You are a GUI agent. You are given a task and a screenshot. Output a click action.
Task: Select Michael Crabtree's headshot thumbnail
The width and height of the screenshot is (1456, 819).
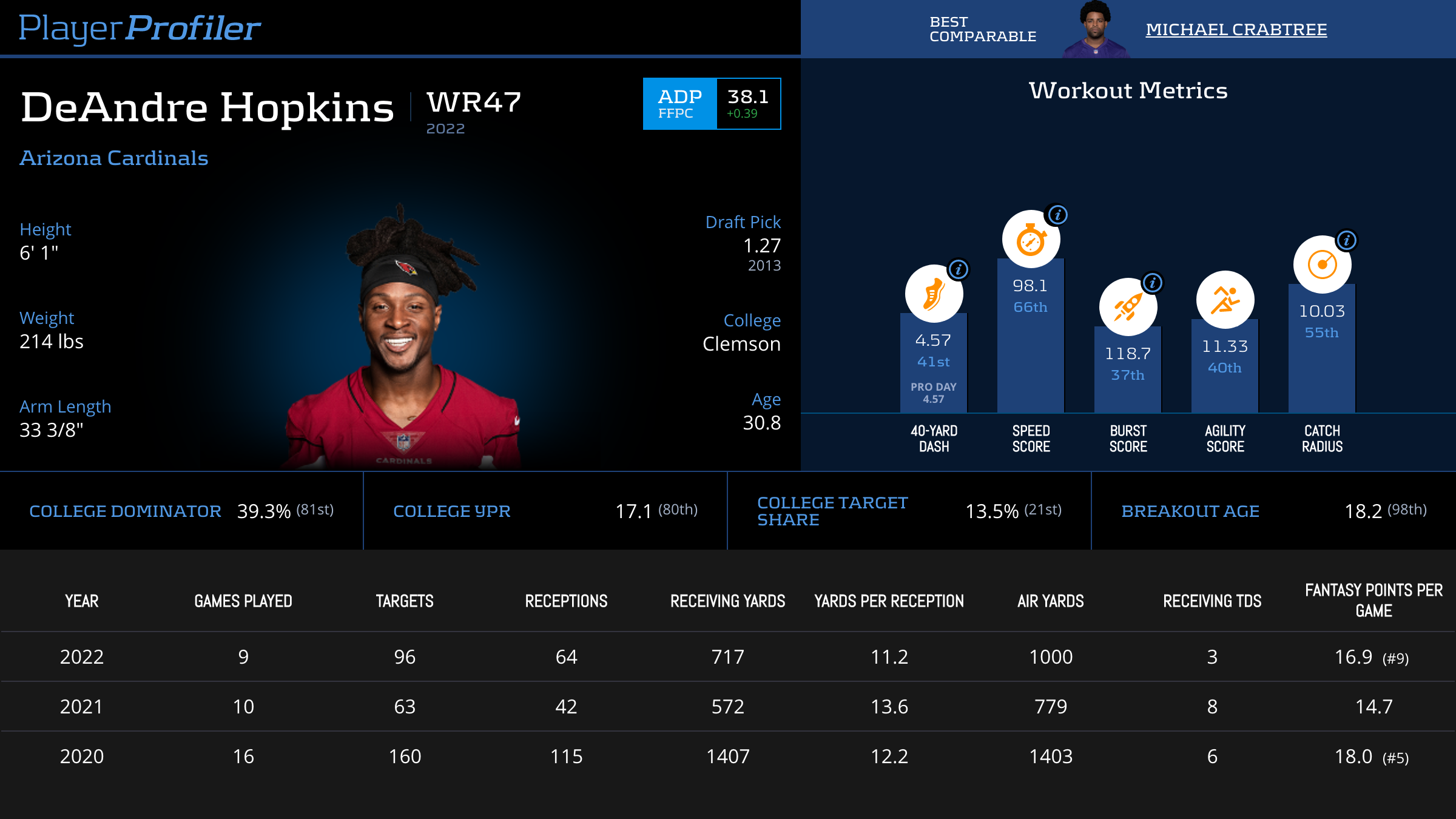(1095, 29)
